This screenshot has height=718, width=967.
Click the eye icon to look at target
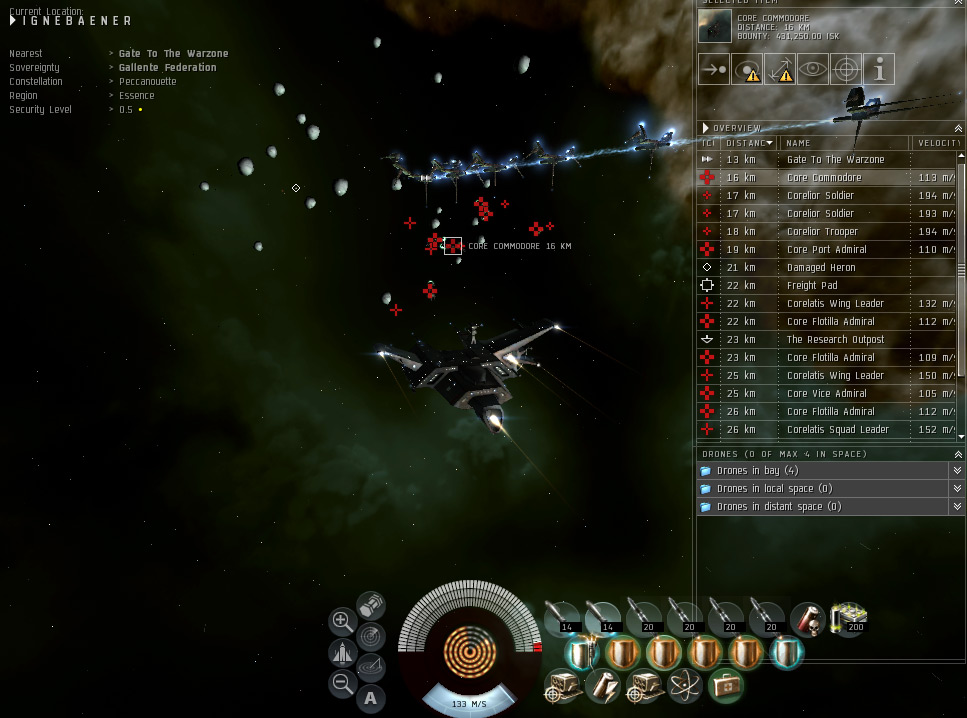[813, 69]
